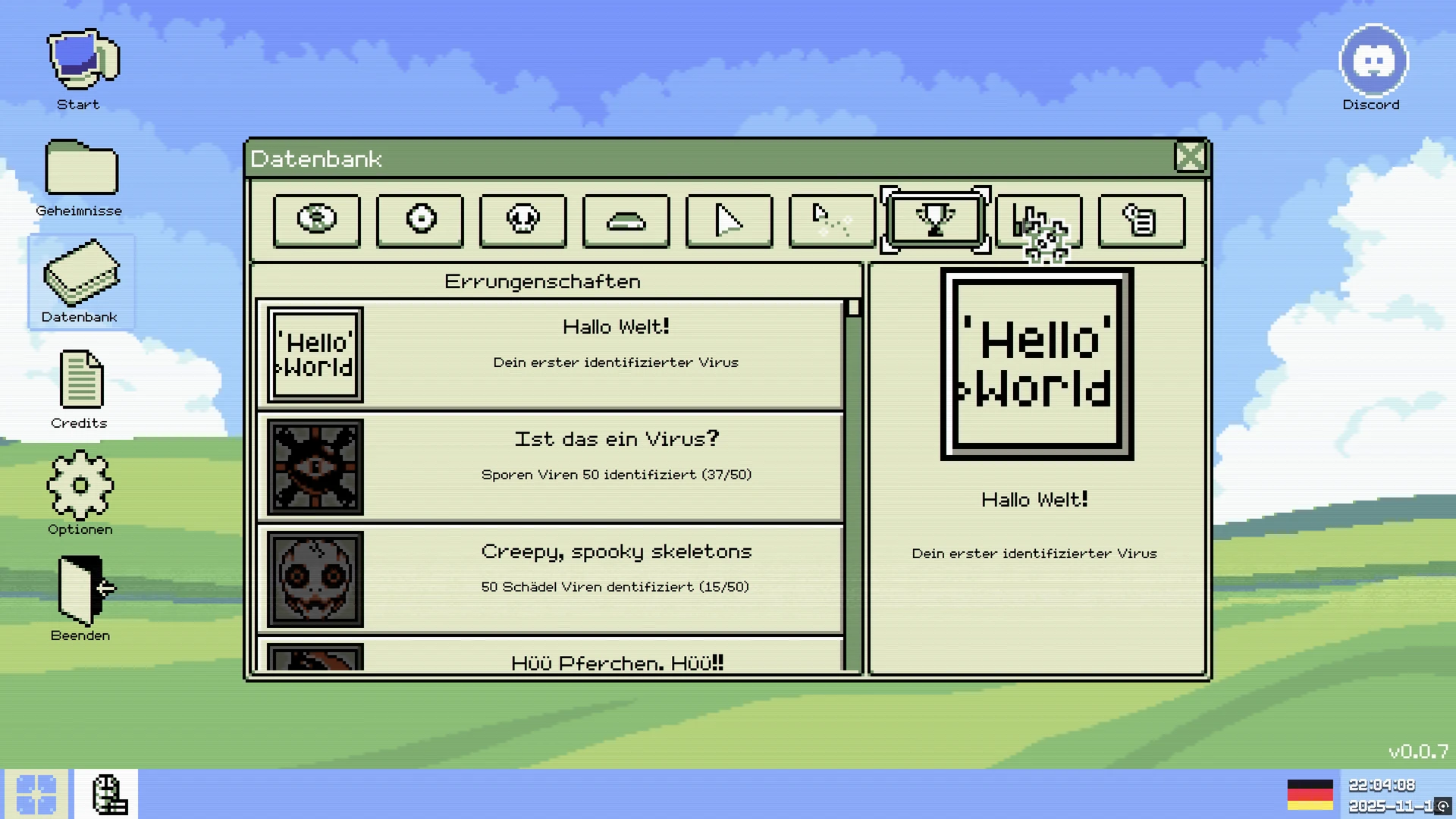
Task: Select the sparkling cursor trail tab
Action: [x=832, y=221]
